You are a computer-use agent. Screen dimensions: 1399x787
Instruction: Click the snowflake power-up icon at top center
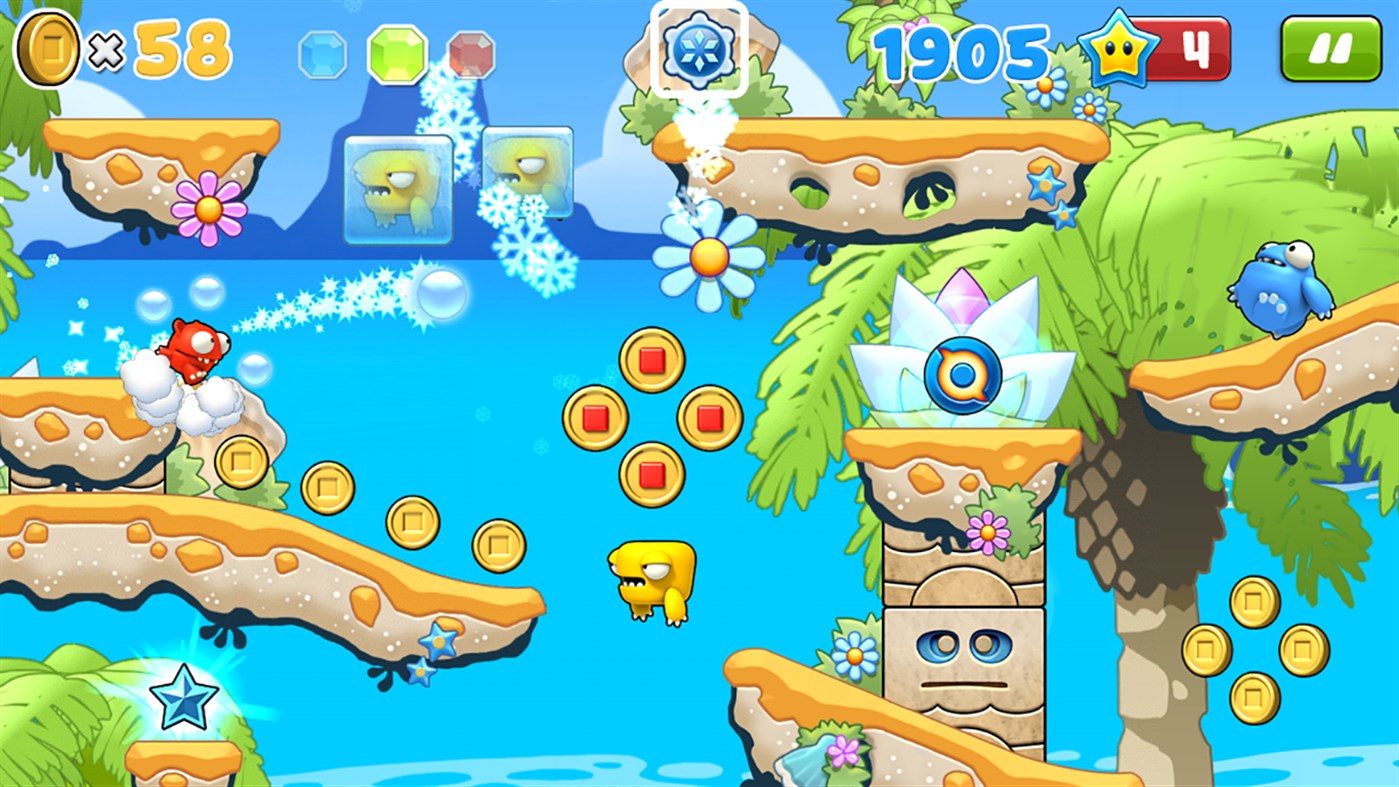(700, 48)
